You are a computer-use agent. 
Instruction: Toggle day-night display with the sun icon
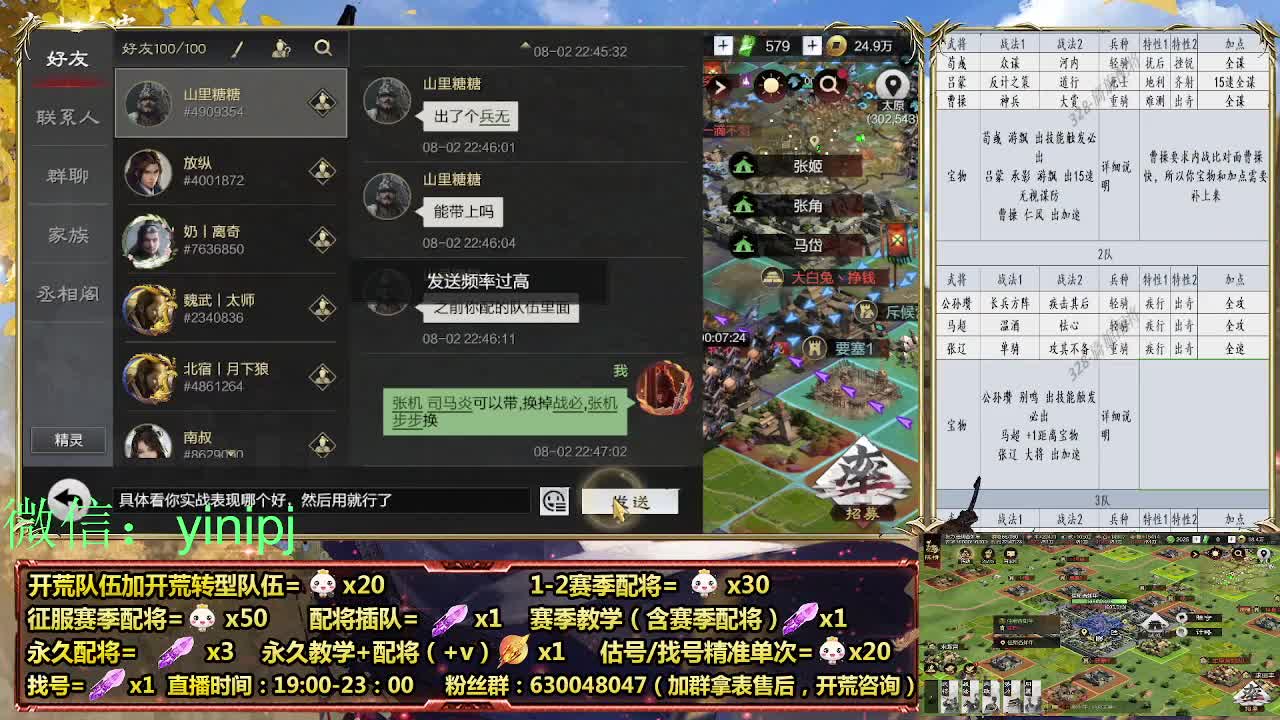pos(771,86)
